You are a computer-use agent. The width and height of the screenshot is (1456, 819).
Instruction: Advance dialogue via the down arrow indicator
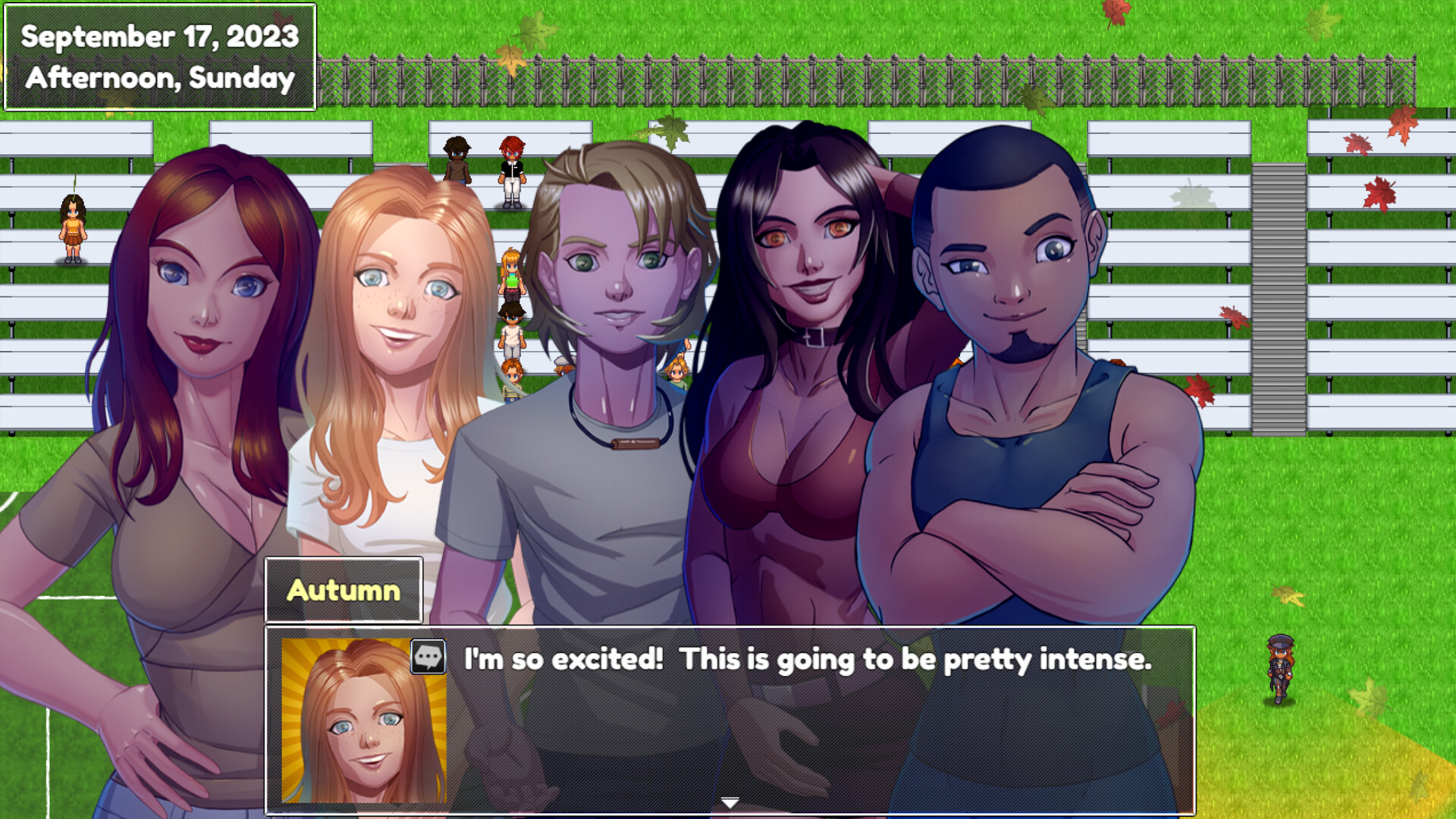pos(728,800)
